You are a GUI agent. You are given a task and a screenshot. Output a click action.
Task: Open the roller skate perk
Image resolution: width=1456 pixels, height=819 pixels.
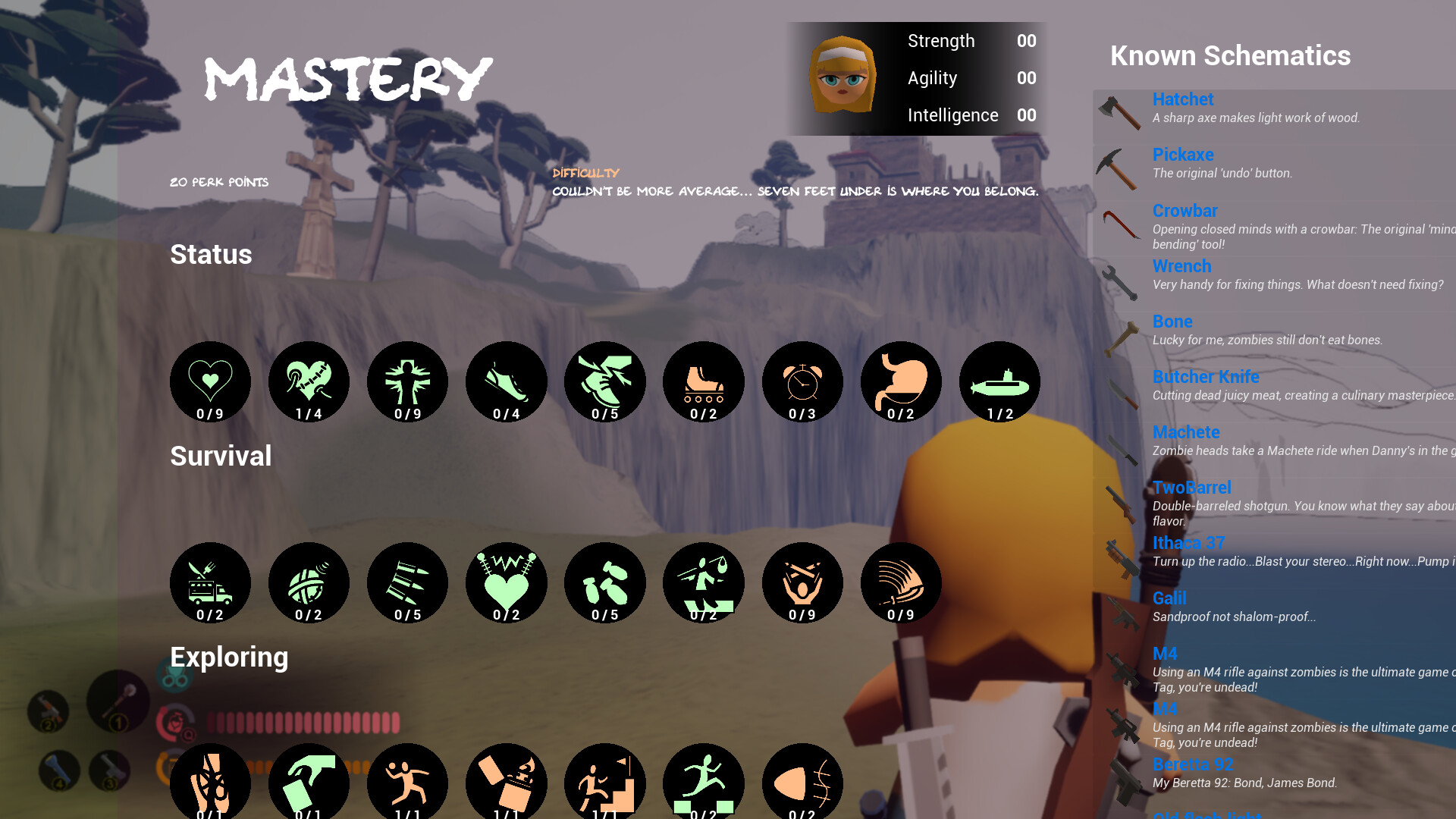703,381
